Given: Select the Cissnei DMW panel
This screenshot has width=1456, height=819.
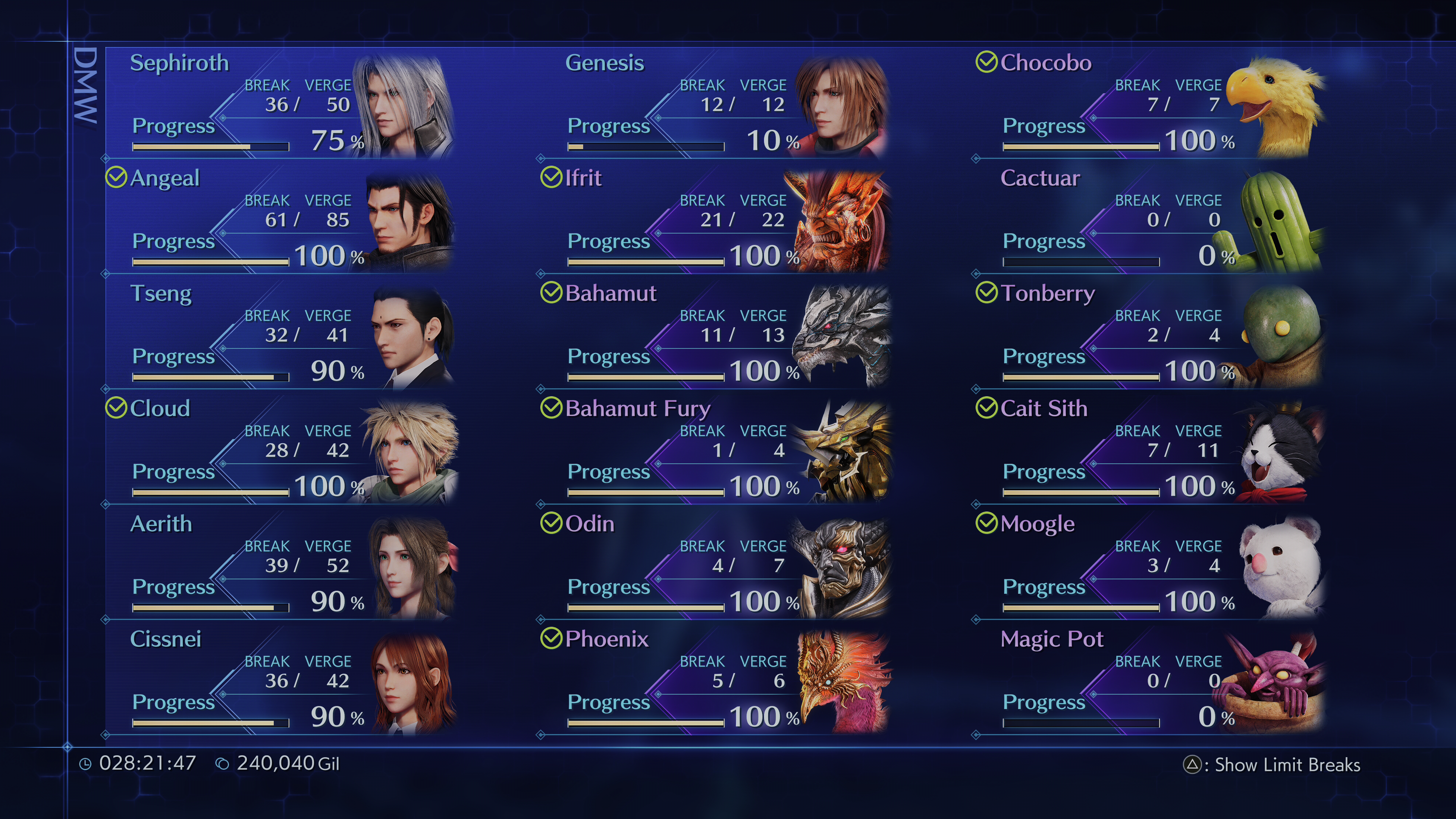Looking at the screenshot, I should [x=282, y=681].
